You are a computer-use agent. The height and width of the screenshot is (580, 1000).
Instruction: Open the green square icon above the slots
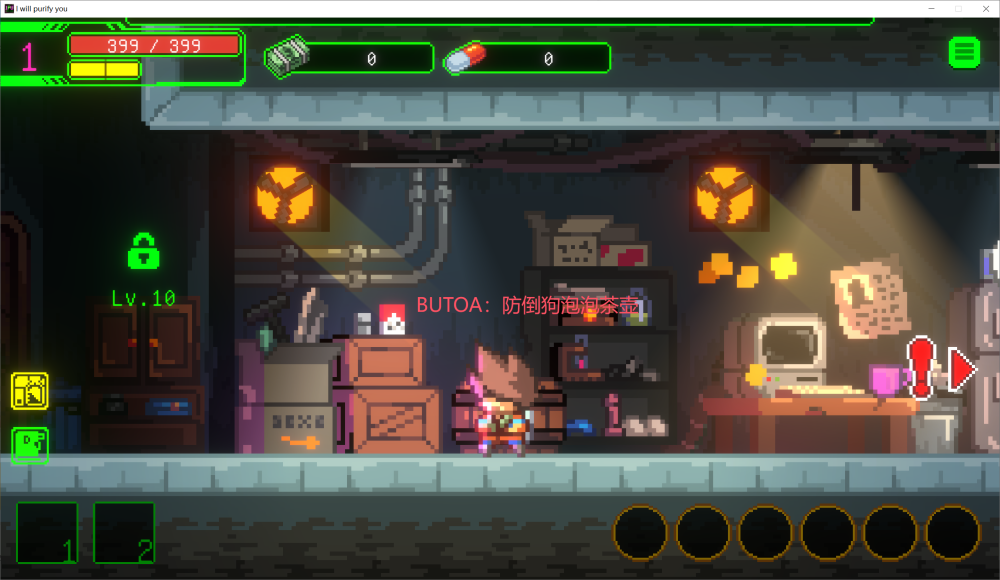click(30, 445)
